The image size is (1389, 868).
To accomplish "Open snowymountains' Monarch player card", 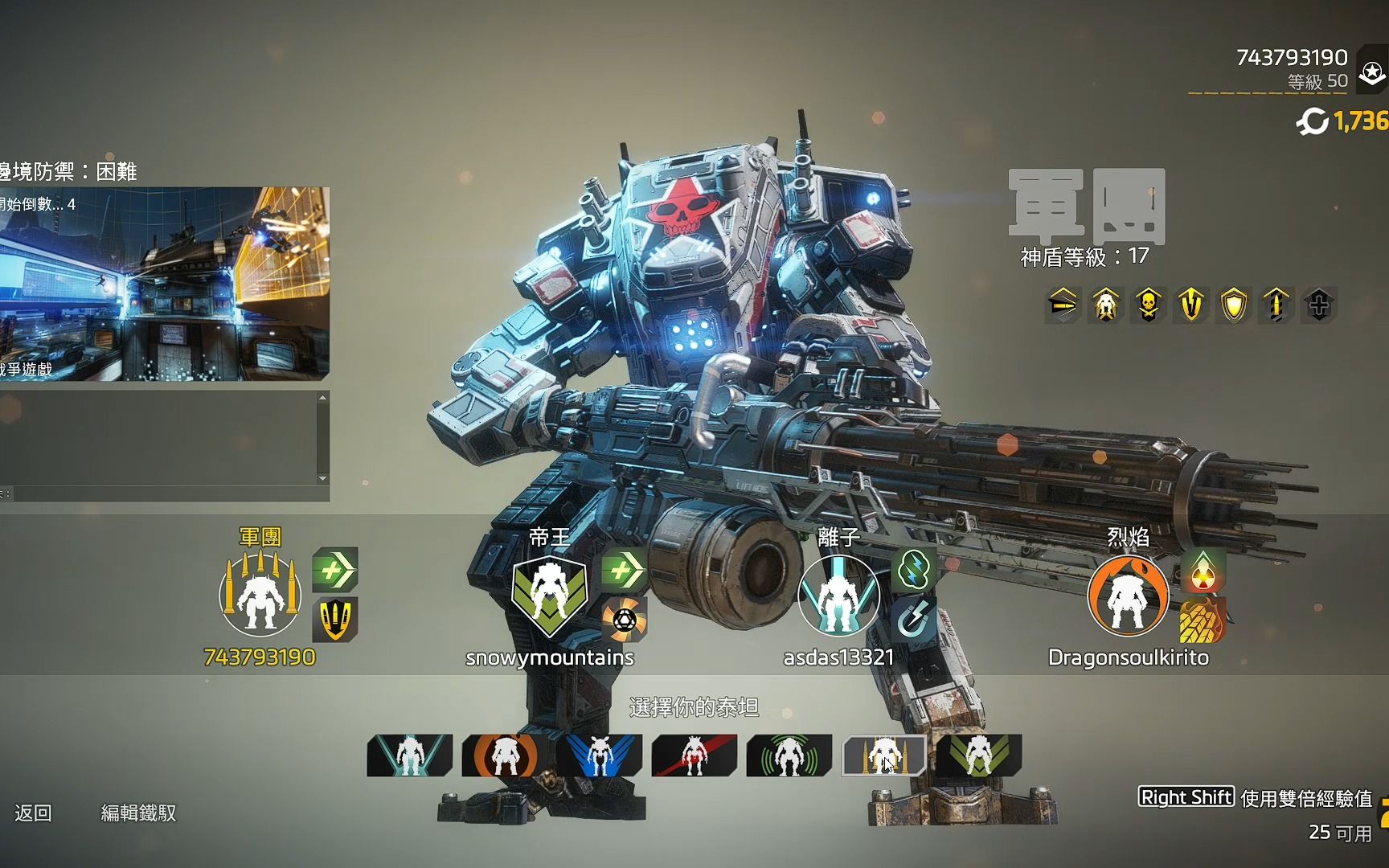I will [x=550, y=596].
